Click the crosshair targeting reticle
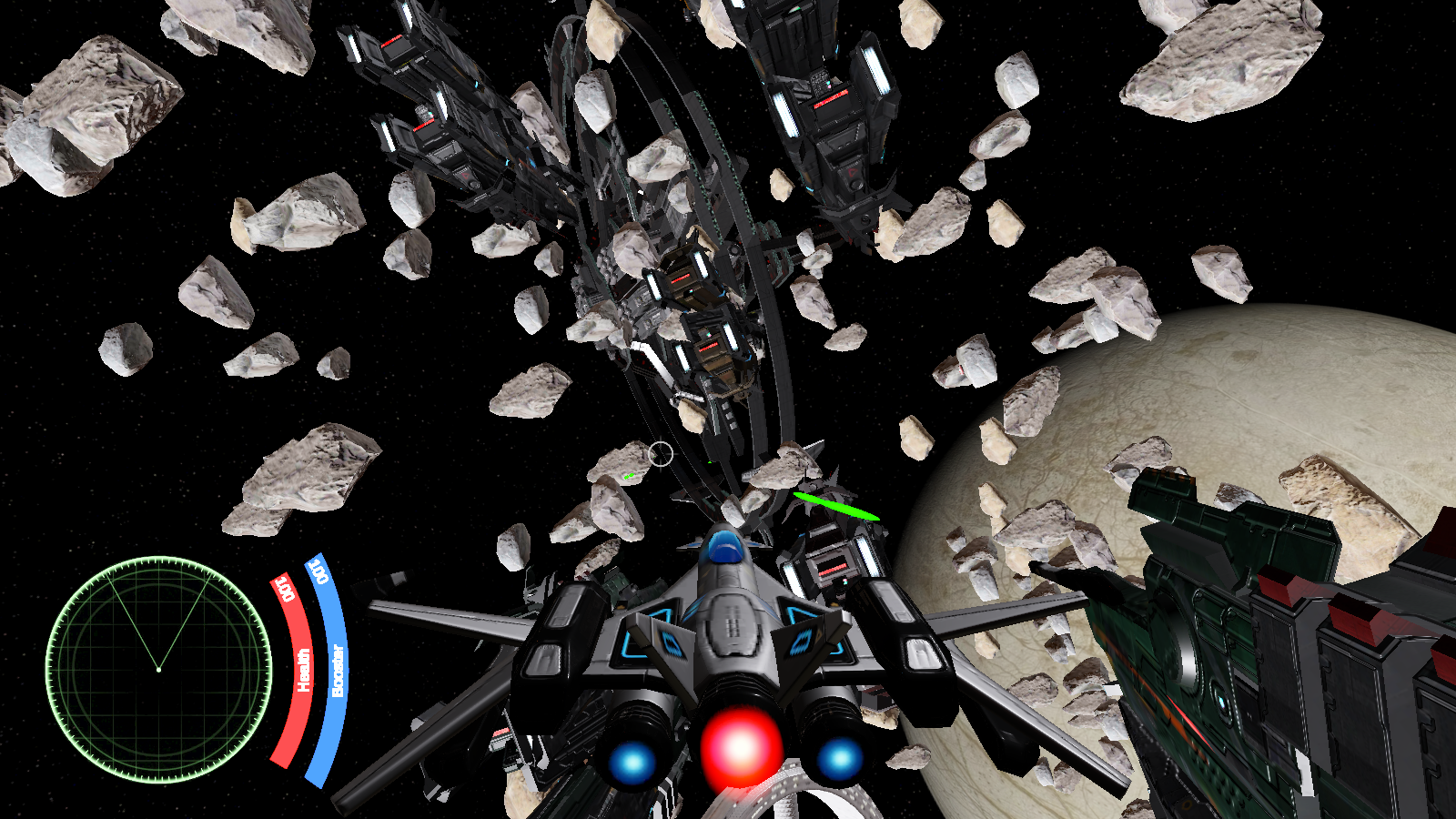 [x=661, y=452]
